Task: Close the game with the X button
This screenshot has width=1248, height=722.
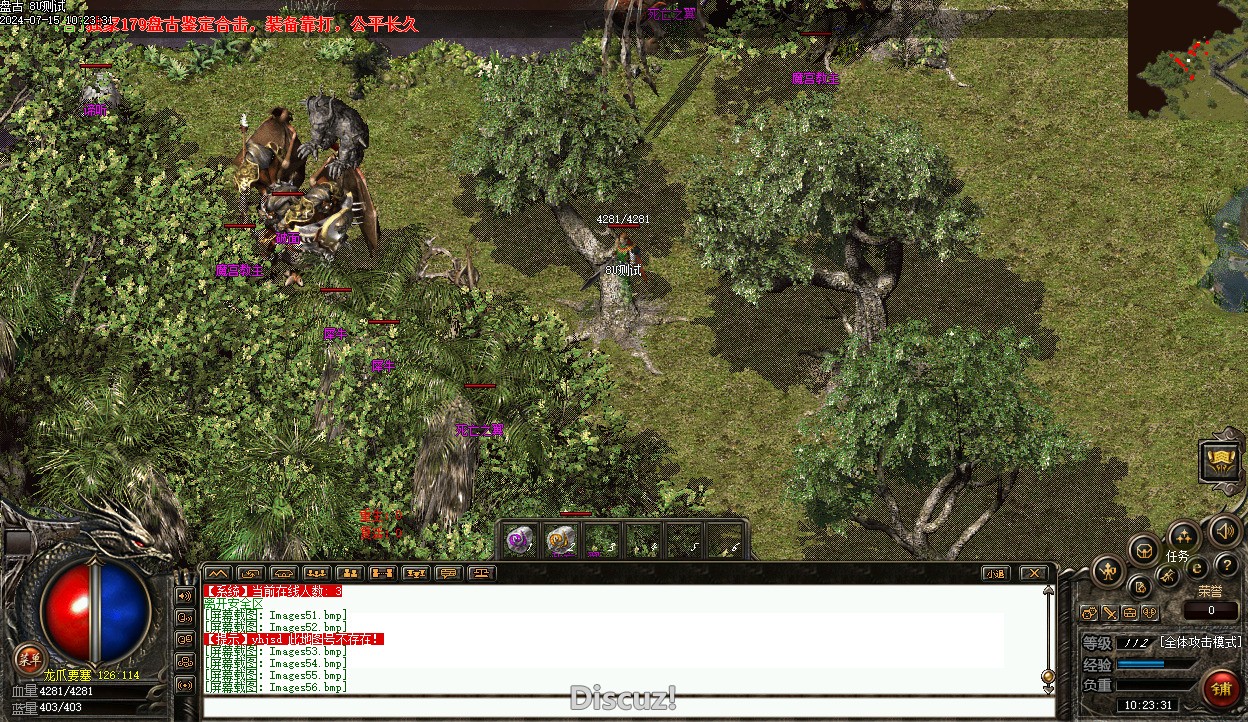Action: [1033, 574]
